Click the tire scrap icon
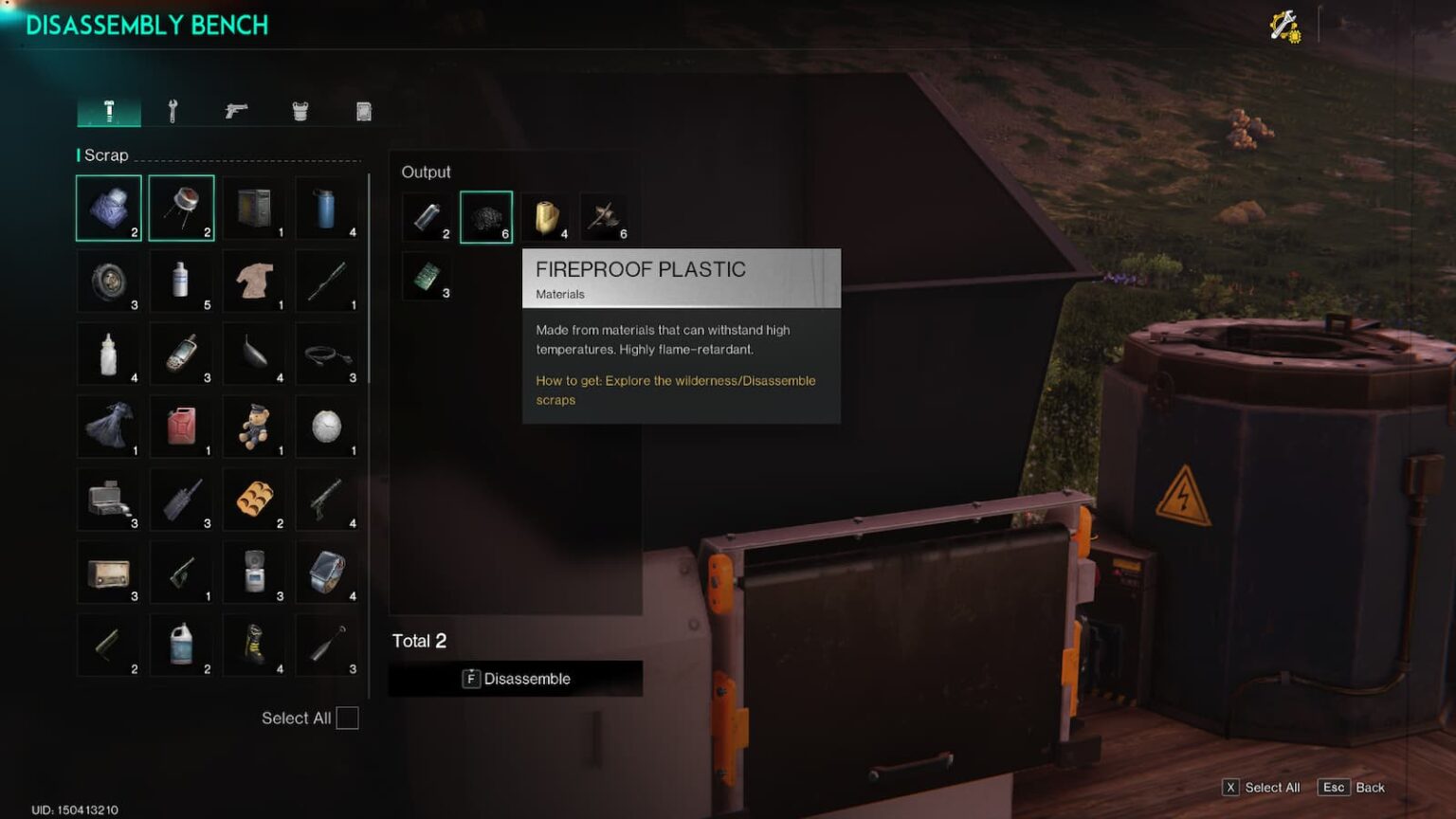Screen dimensions: 1456x819 pos(108,281)
